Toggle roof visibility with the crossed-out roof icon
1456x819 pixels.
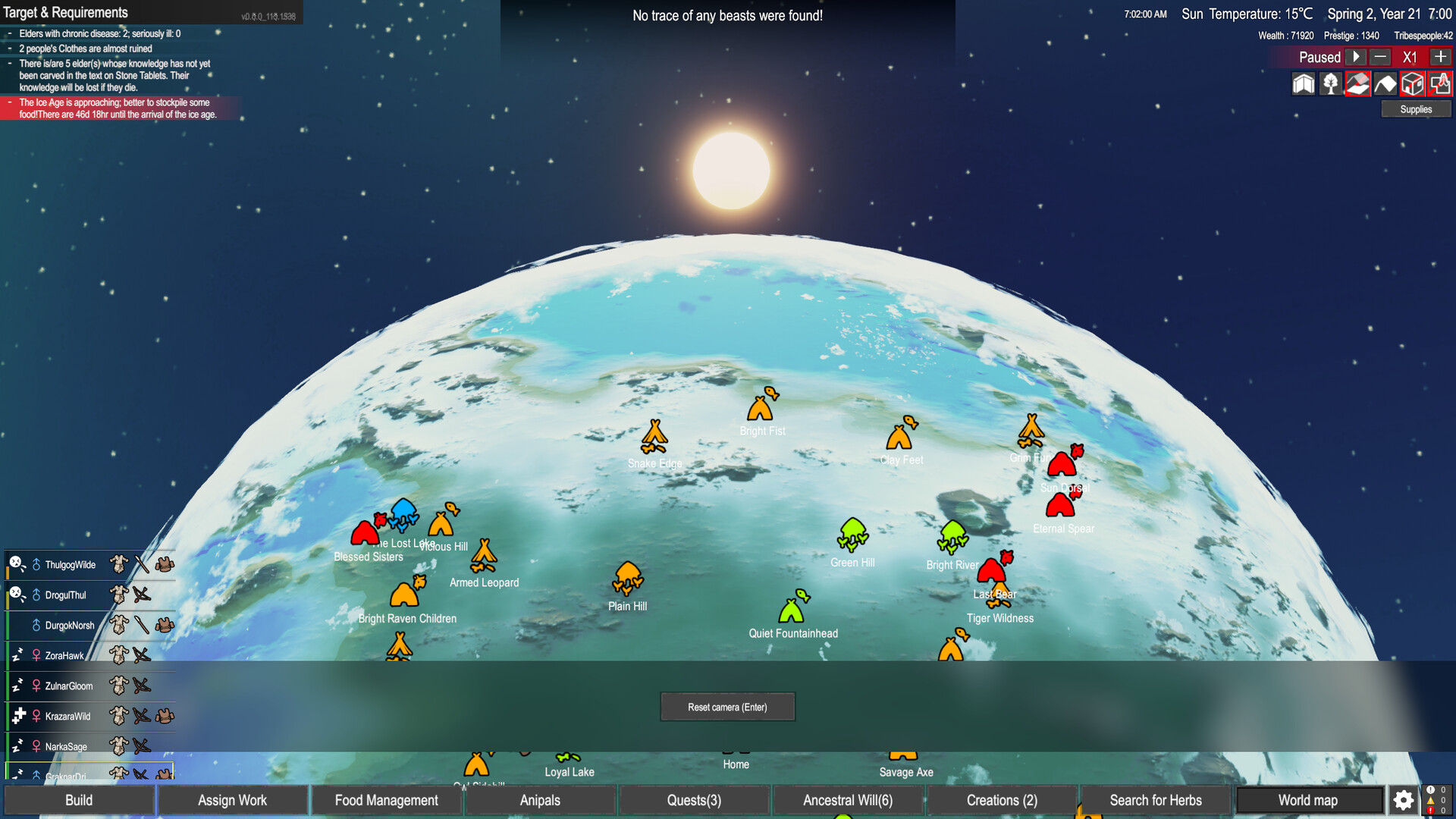point(1357,83)
